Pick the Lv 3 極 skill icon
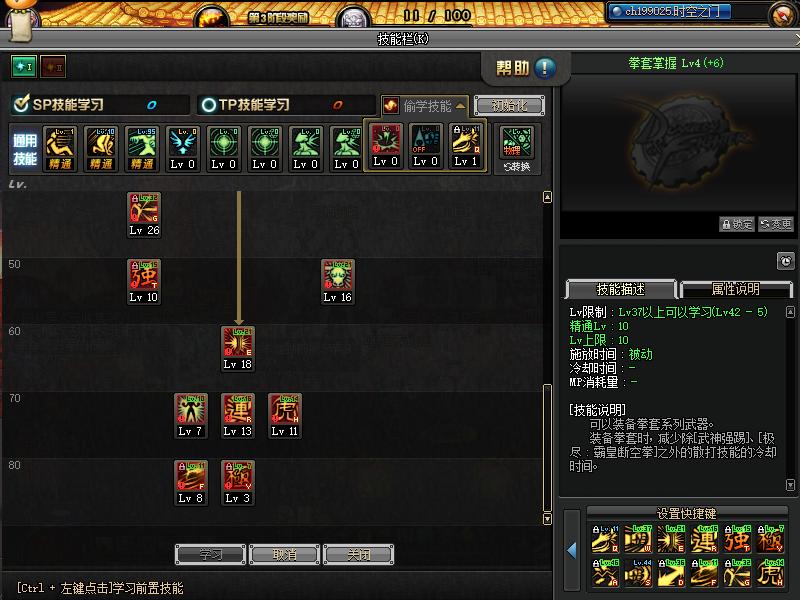This screenshot has height=600, width=800. coord(238,476)
